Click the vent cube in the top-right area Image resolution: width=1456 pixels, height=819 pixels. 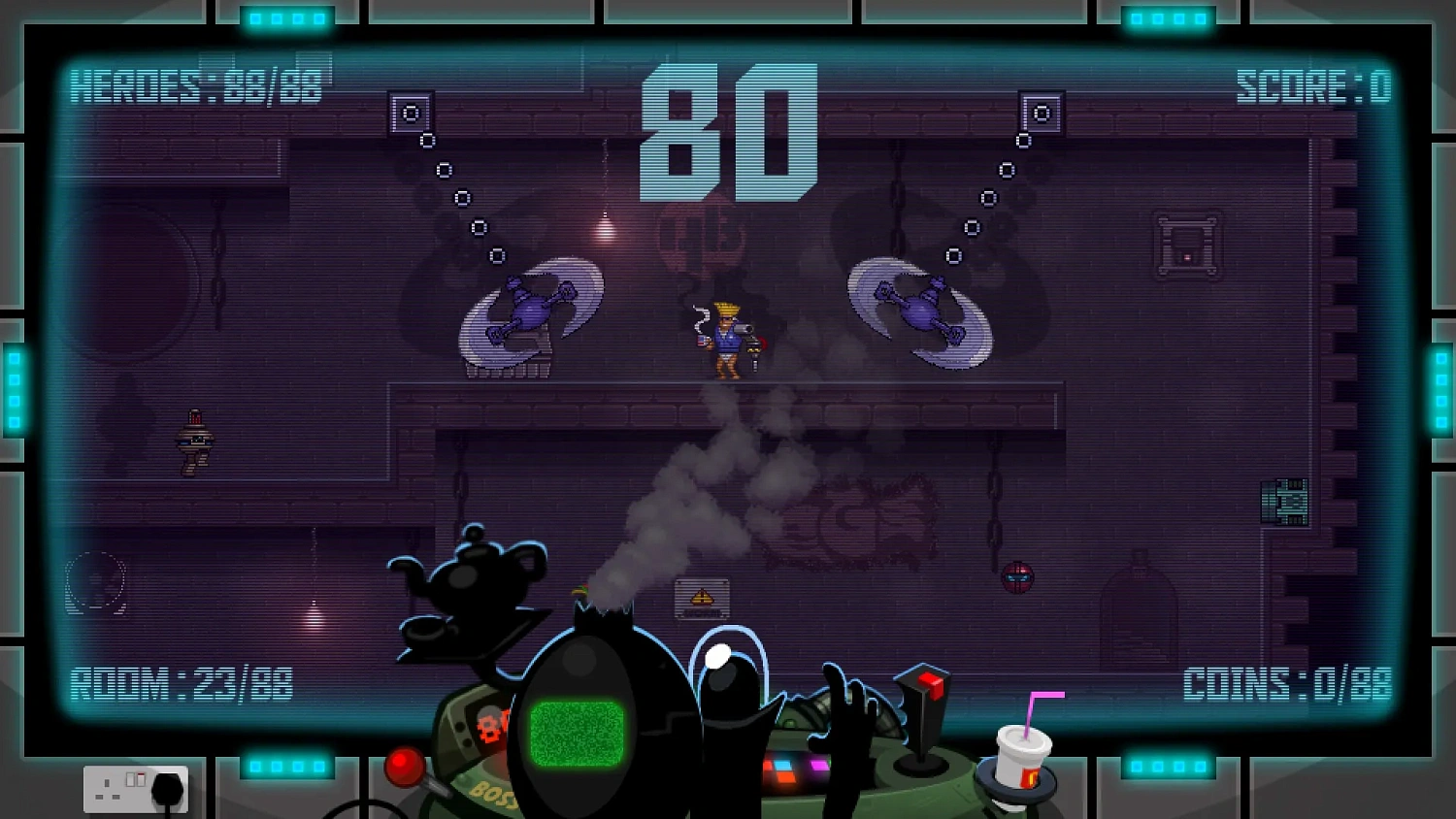[1040, 110]
